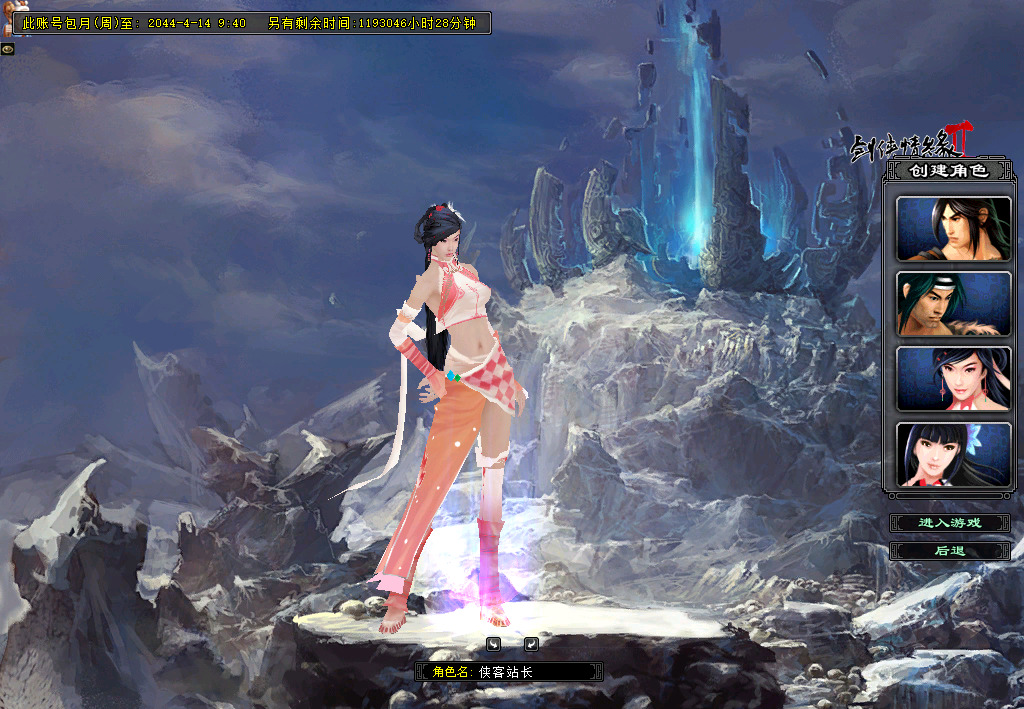The width and height of the screenshot is (1024, 709).
Task: Enter the game with 进入游戏
Action: [x=950, y=523]
